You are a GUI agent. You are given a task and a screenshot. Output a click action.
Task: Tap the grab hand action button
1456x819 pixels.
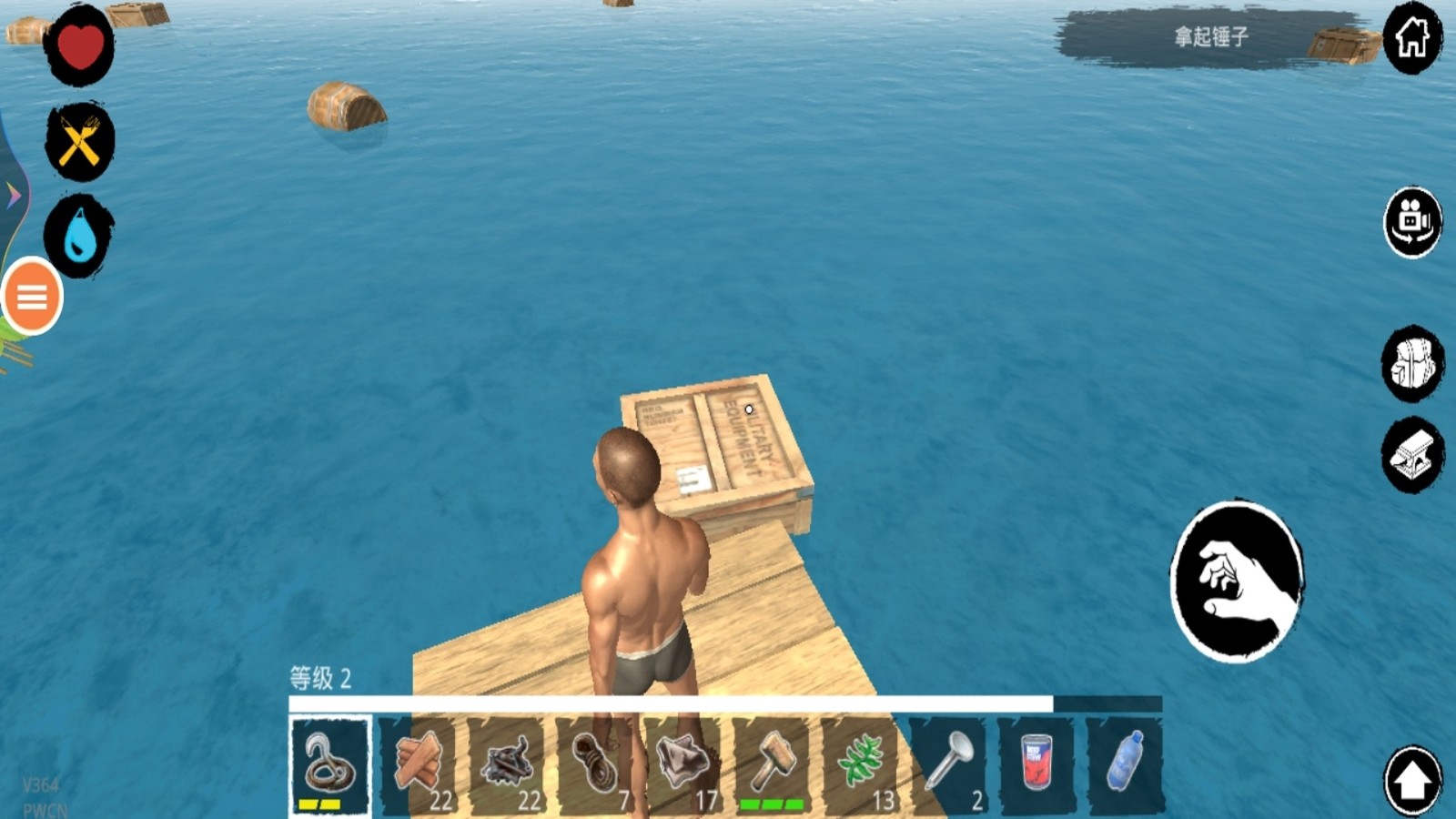click(x=1237, y=581)
